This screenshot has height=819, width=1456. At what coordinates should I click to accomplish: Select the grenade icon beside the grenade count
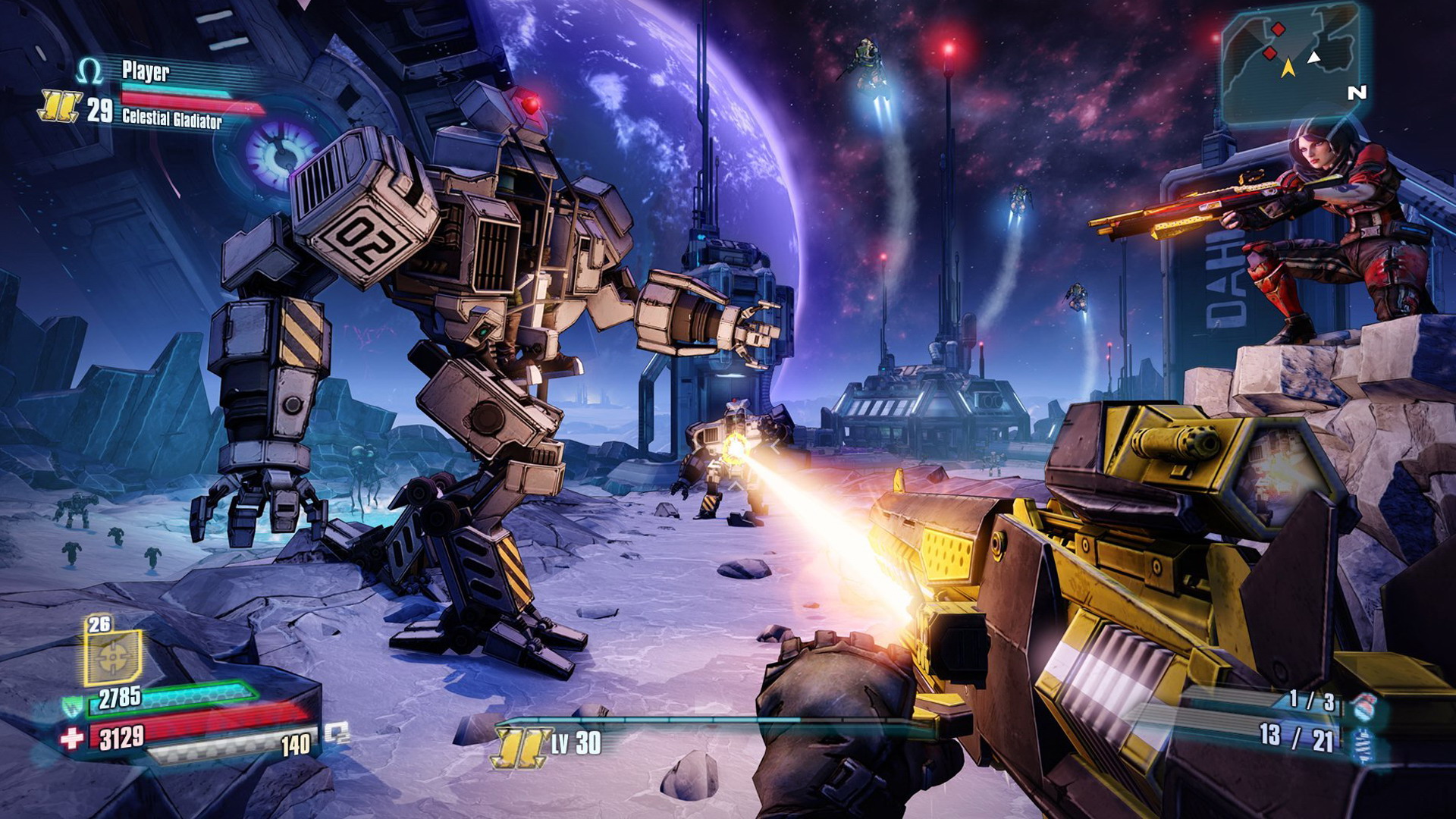click(1365, 705)
